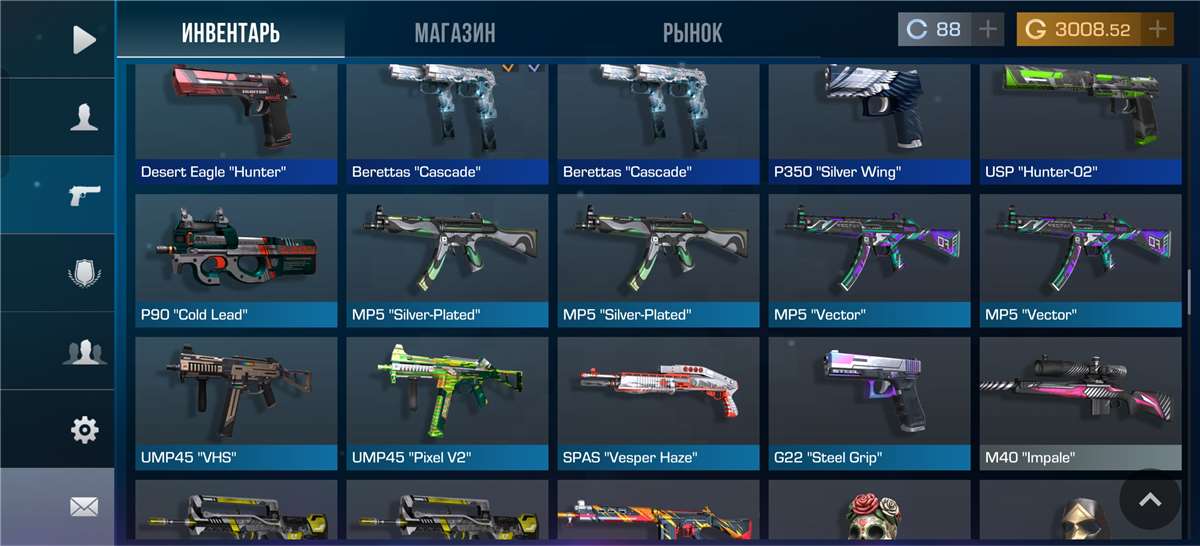Select the Инвентарь tab

[230, 33]
